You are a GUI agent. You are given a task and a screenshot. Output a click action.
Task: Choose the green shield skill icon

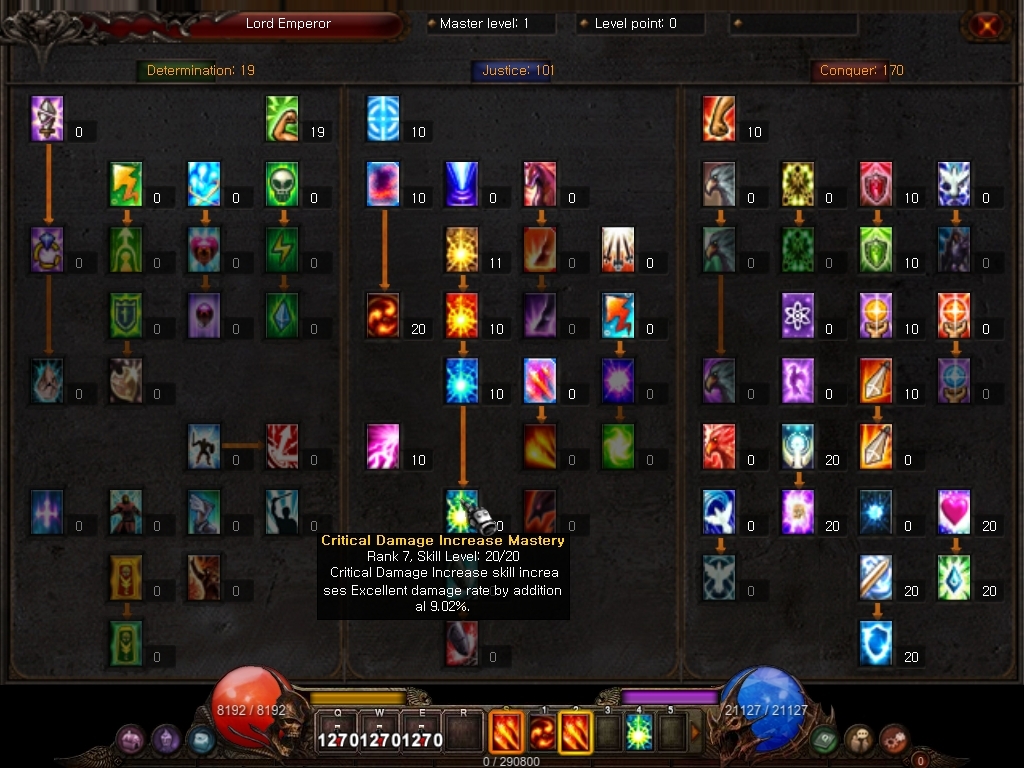point(876,250)
